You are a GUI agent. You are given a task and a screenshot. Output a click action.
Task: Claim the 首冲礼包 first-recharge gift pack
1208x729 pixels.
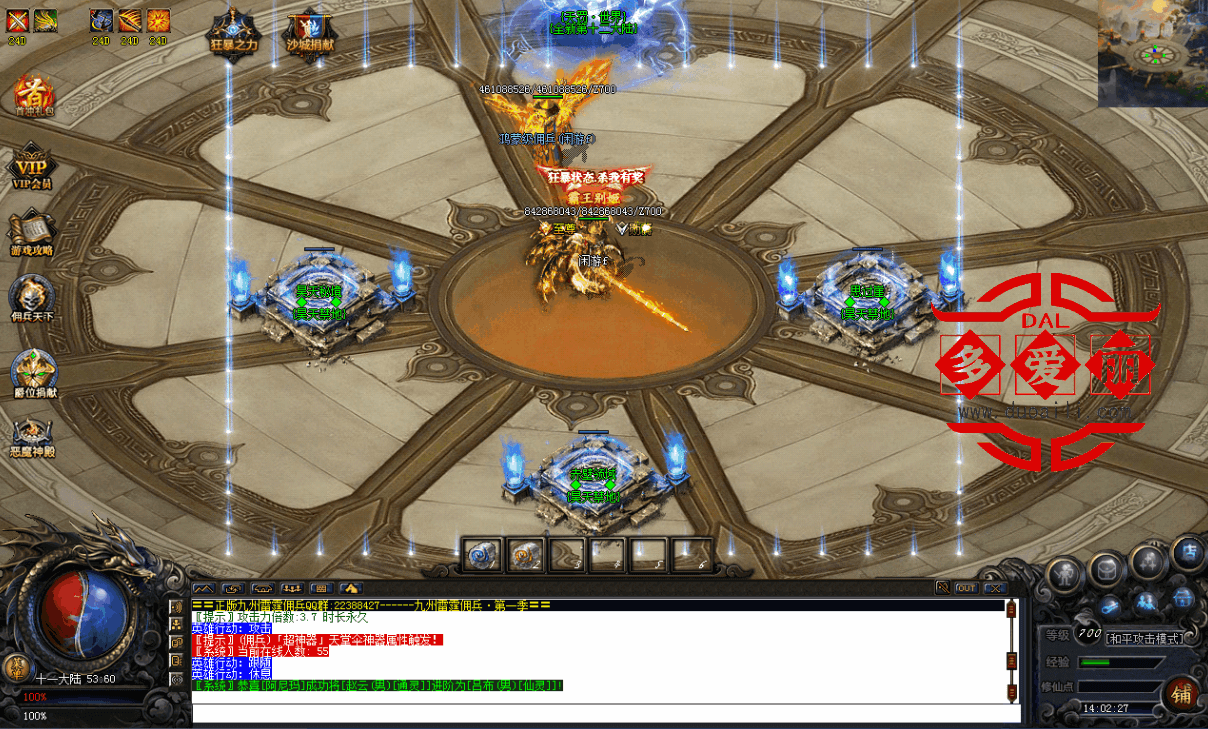32,97
